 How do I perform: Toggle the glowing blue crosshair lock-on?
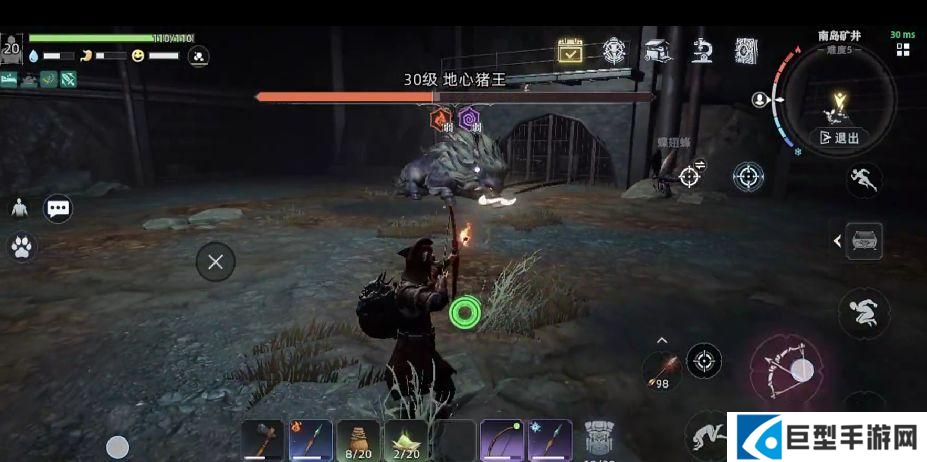[x=748, y=177]
